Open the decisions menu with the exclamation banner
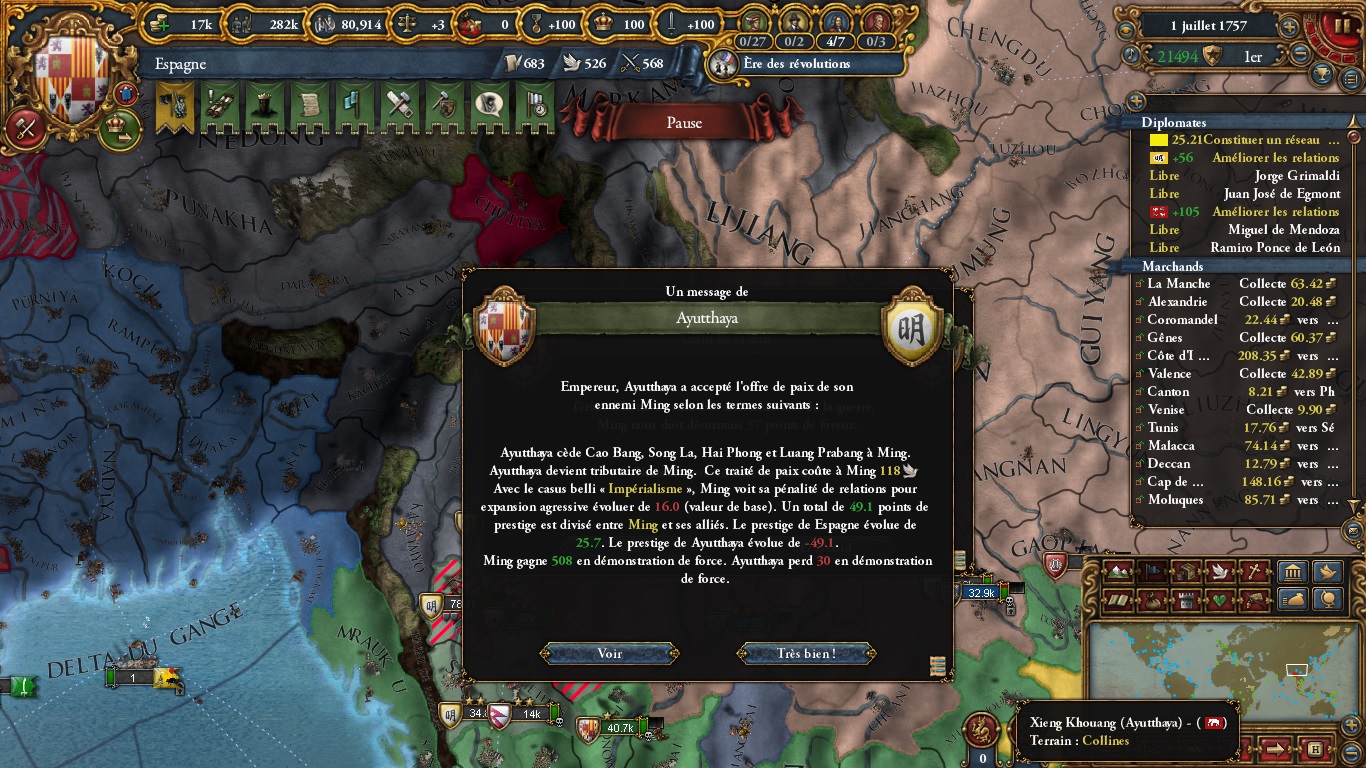The width and height of the screenshot is (1366, 768). click(x=219, y=104)
